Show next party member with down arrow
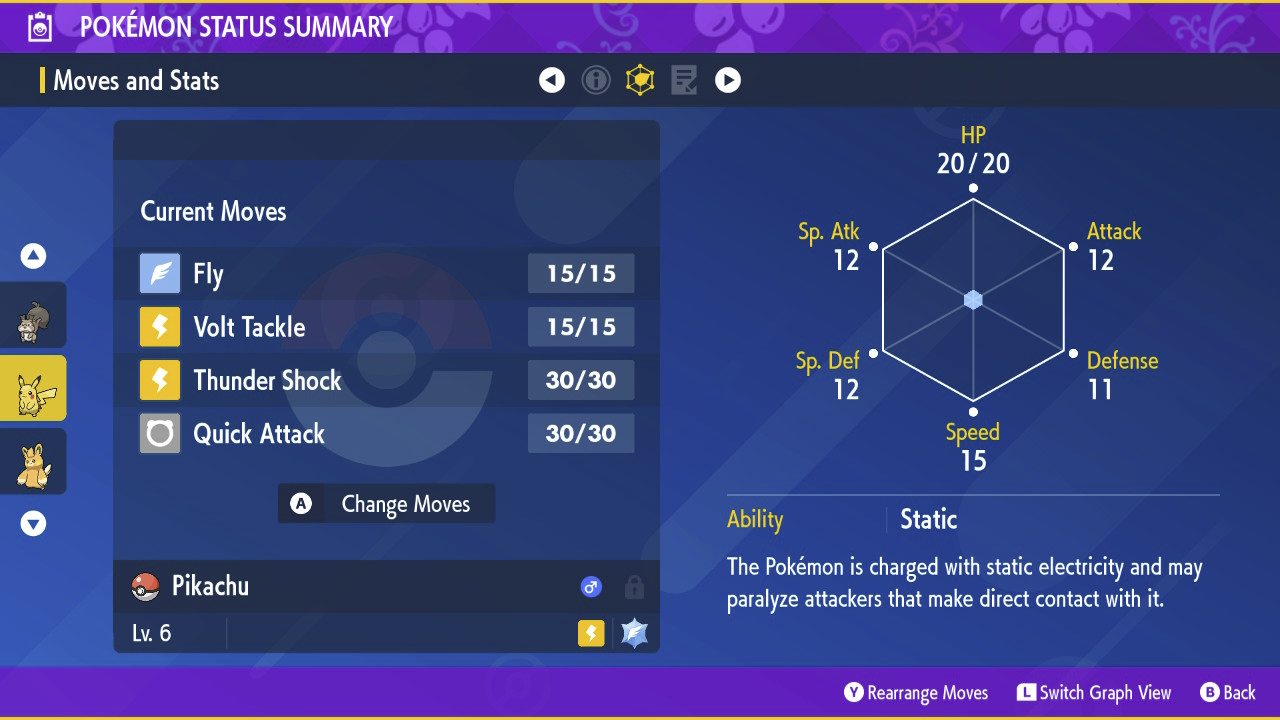 34,523
